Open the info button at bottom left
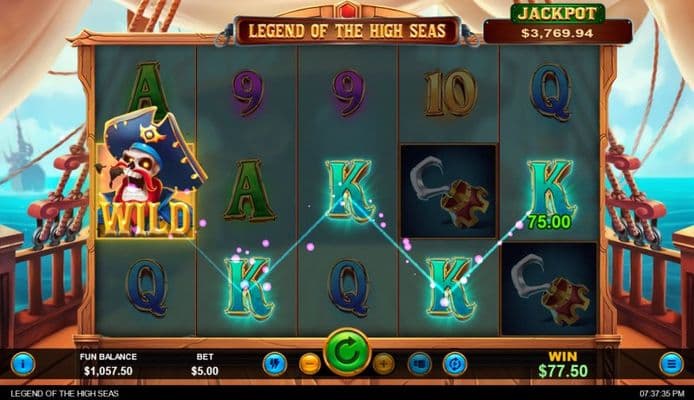694x400 pixels. (x=23, y=363)
